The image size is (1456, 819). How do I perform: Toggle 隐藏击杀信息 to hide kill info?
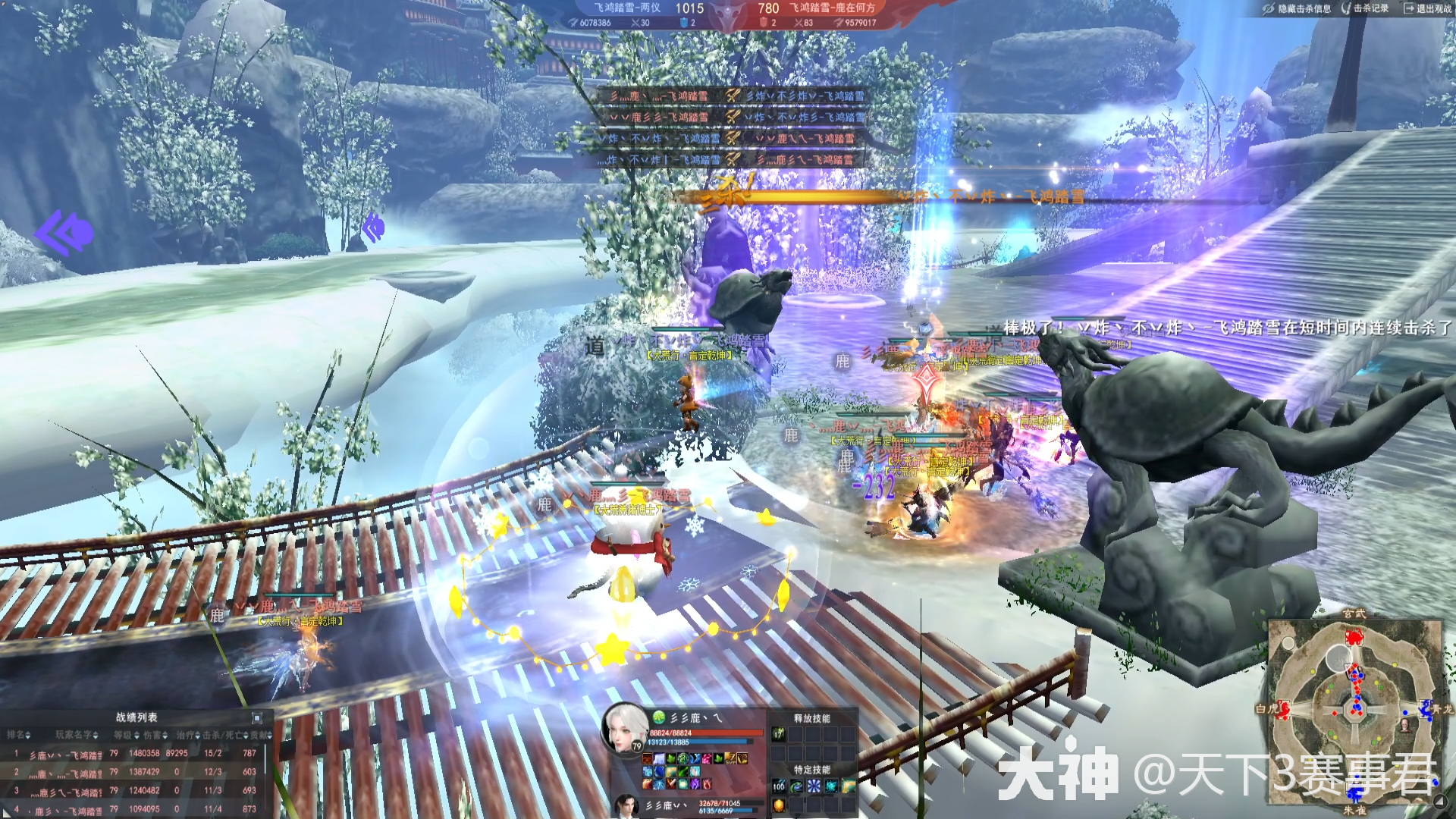[x=1297, y=8]
